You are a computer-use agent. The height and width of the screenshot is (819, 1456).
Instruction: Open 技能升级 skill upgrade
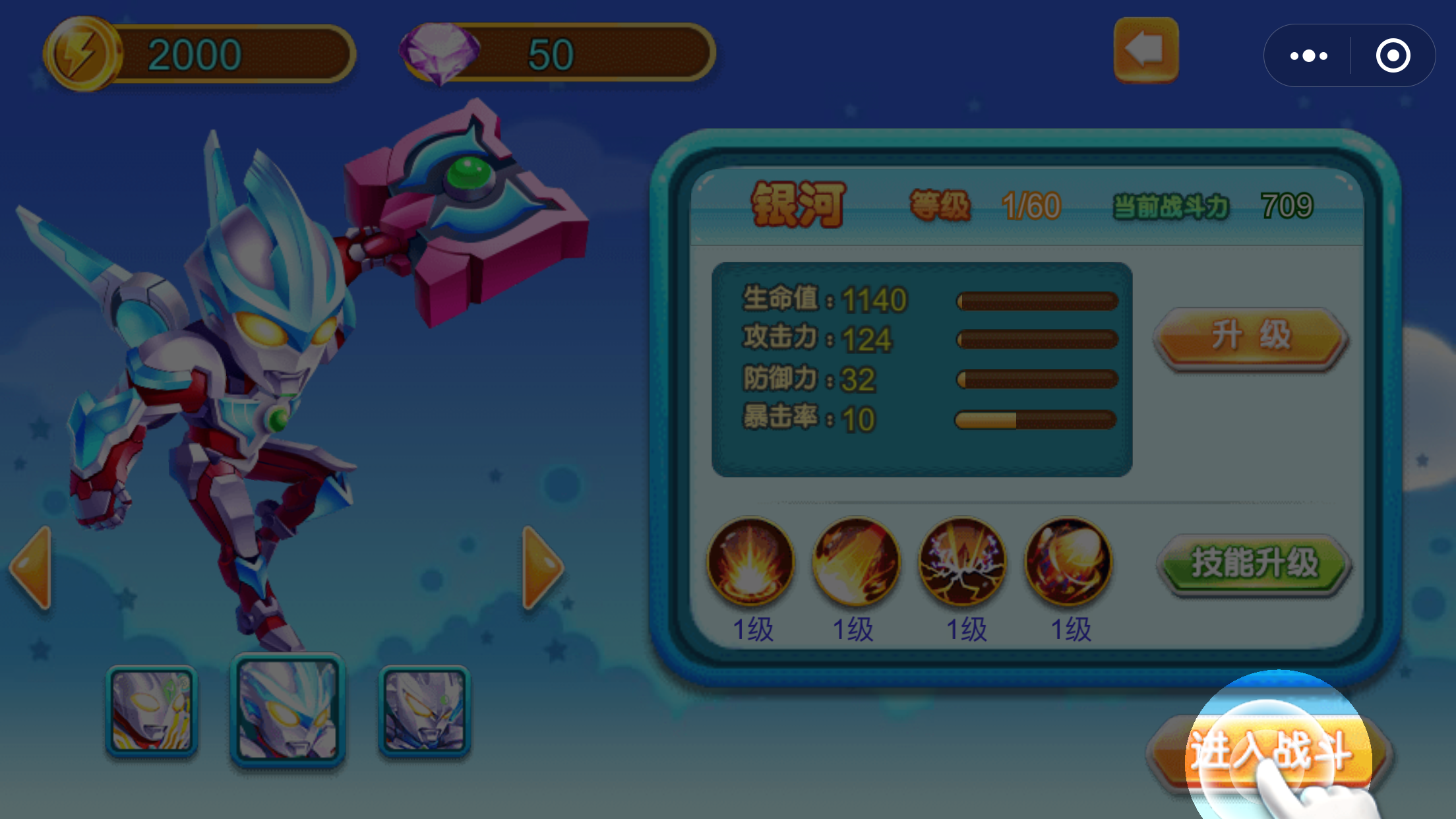click(x=1254, y=563)
